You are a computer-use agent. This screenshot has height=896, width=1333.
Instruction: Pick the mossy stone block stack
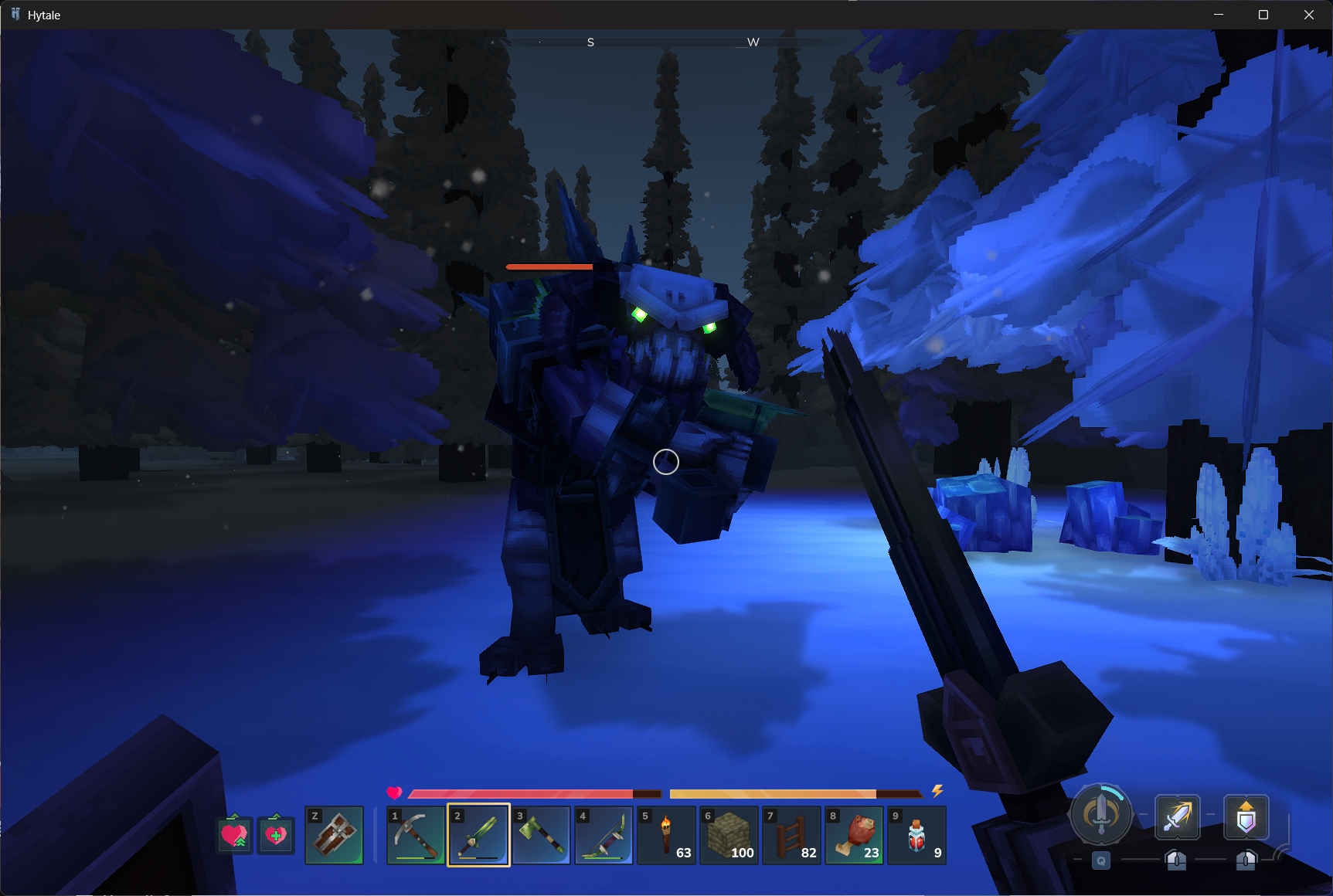729,835
